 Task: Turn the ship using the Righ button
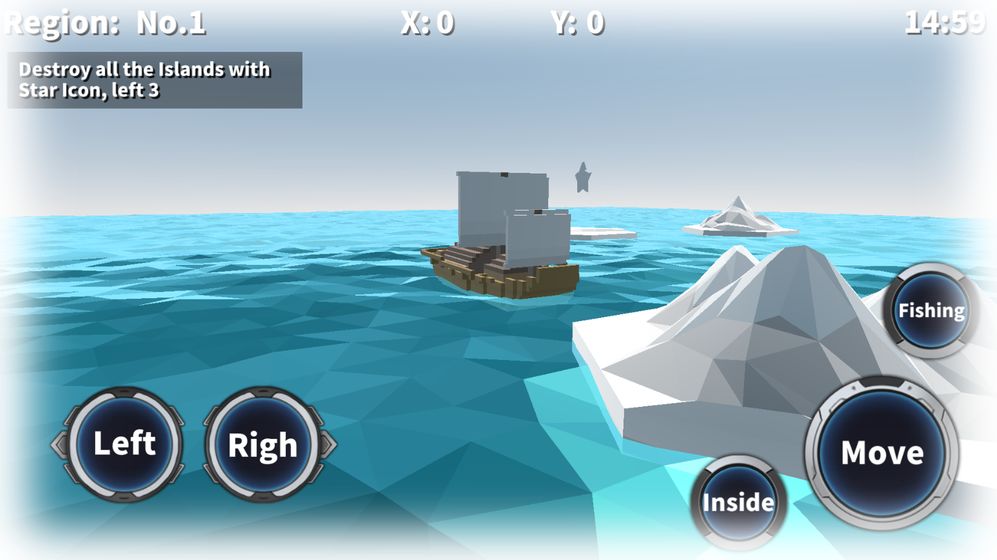(x=264, y=445)
